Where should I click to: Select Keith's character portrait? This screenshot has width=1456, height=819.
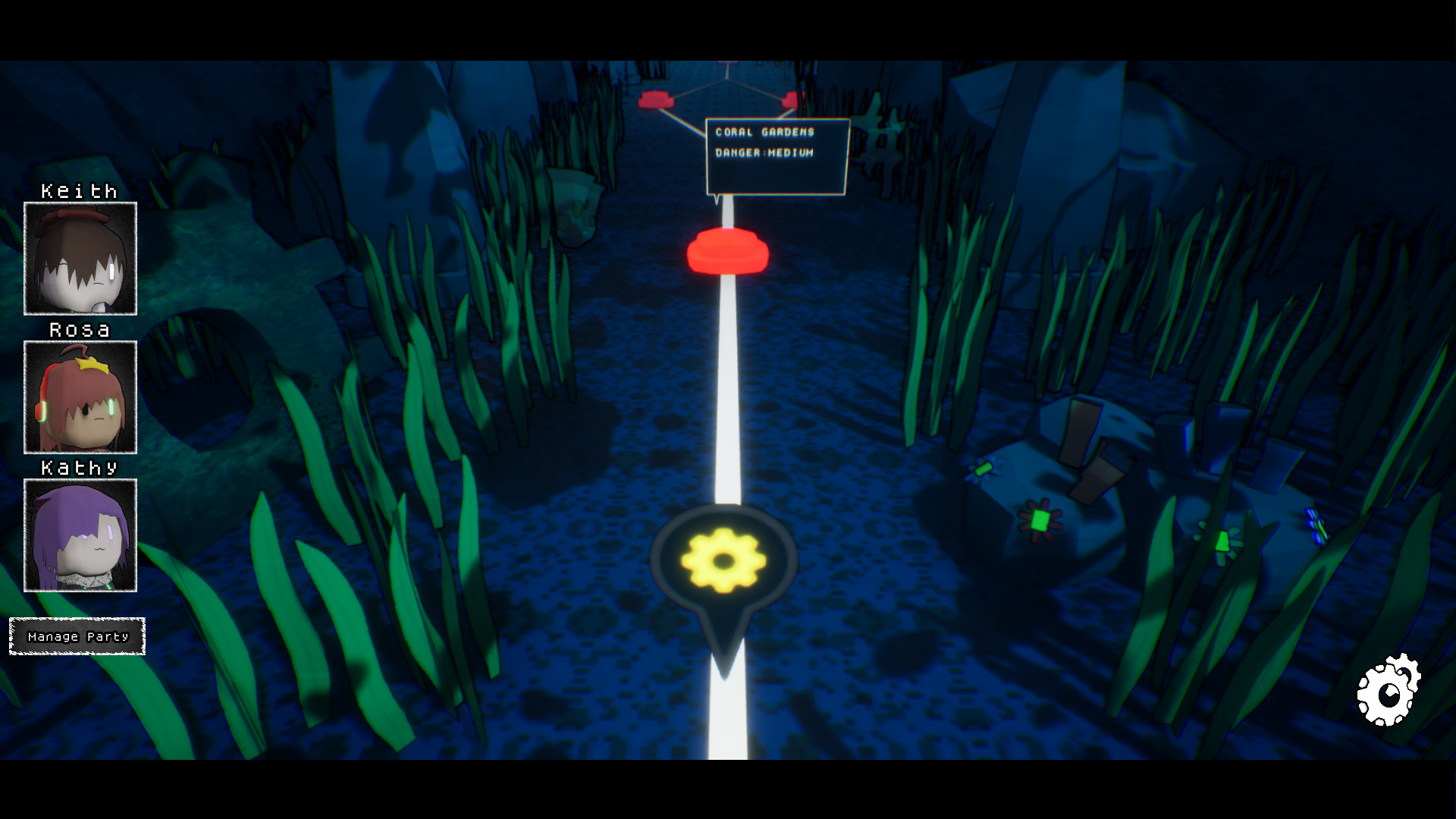tap(80, 258)
